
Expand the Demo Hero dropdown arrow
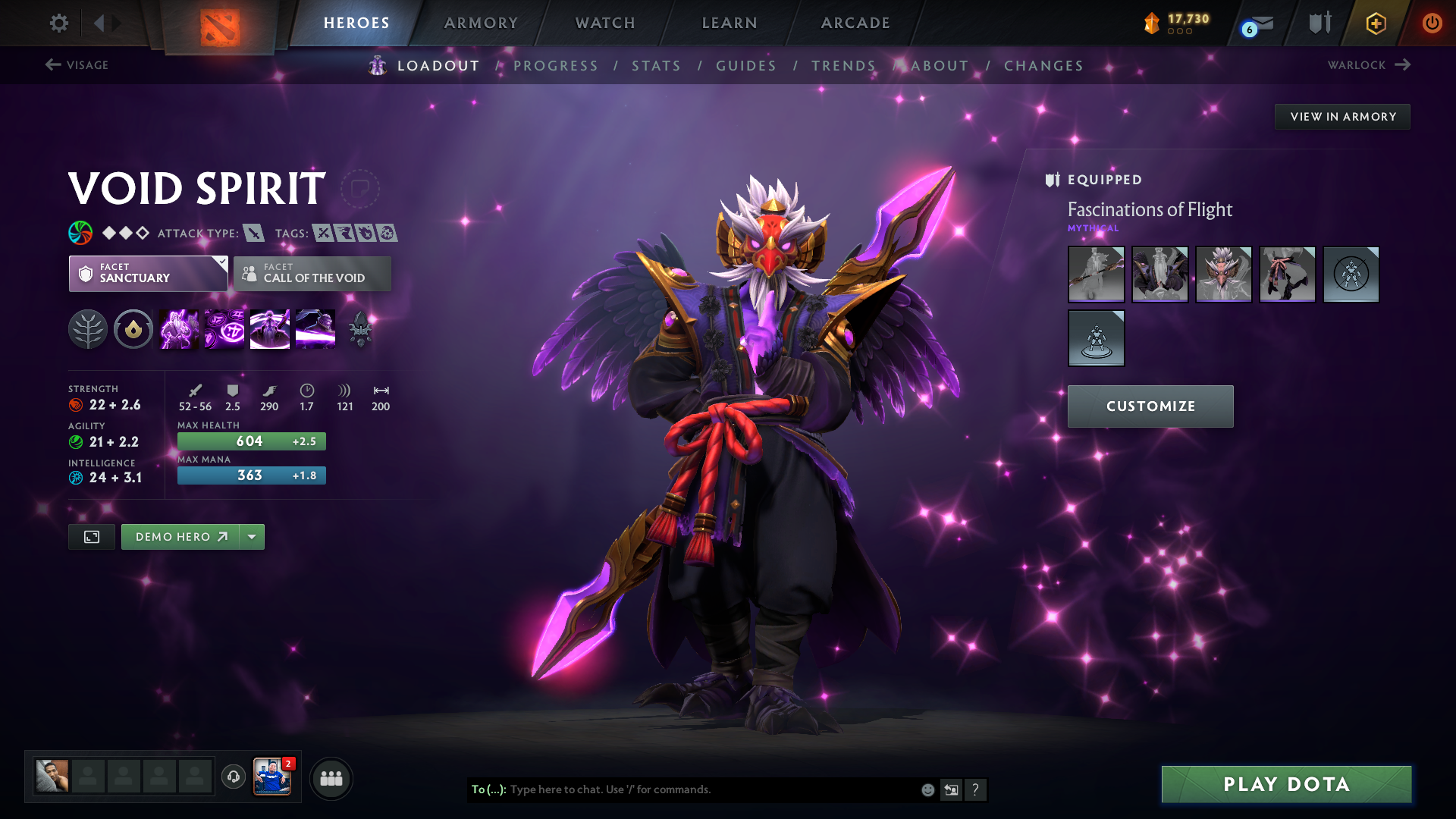click(x=252, y=537)
